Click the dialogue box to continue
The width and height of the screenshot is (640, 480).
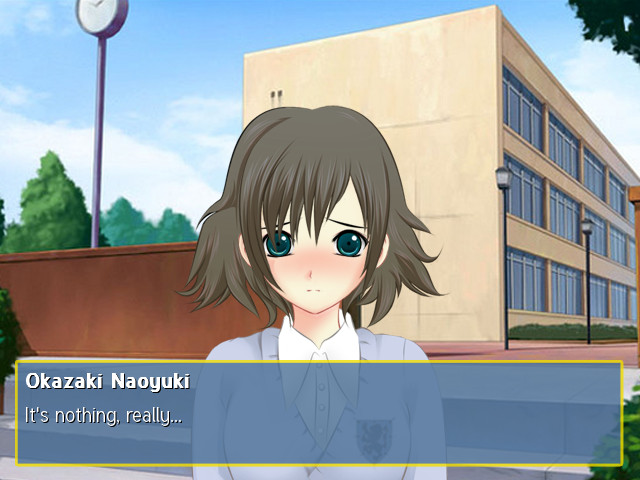pyautogui.click(x=319, y=413)
